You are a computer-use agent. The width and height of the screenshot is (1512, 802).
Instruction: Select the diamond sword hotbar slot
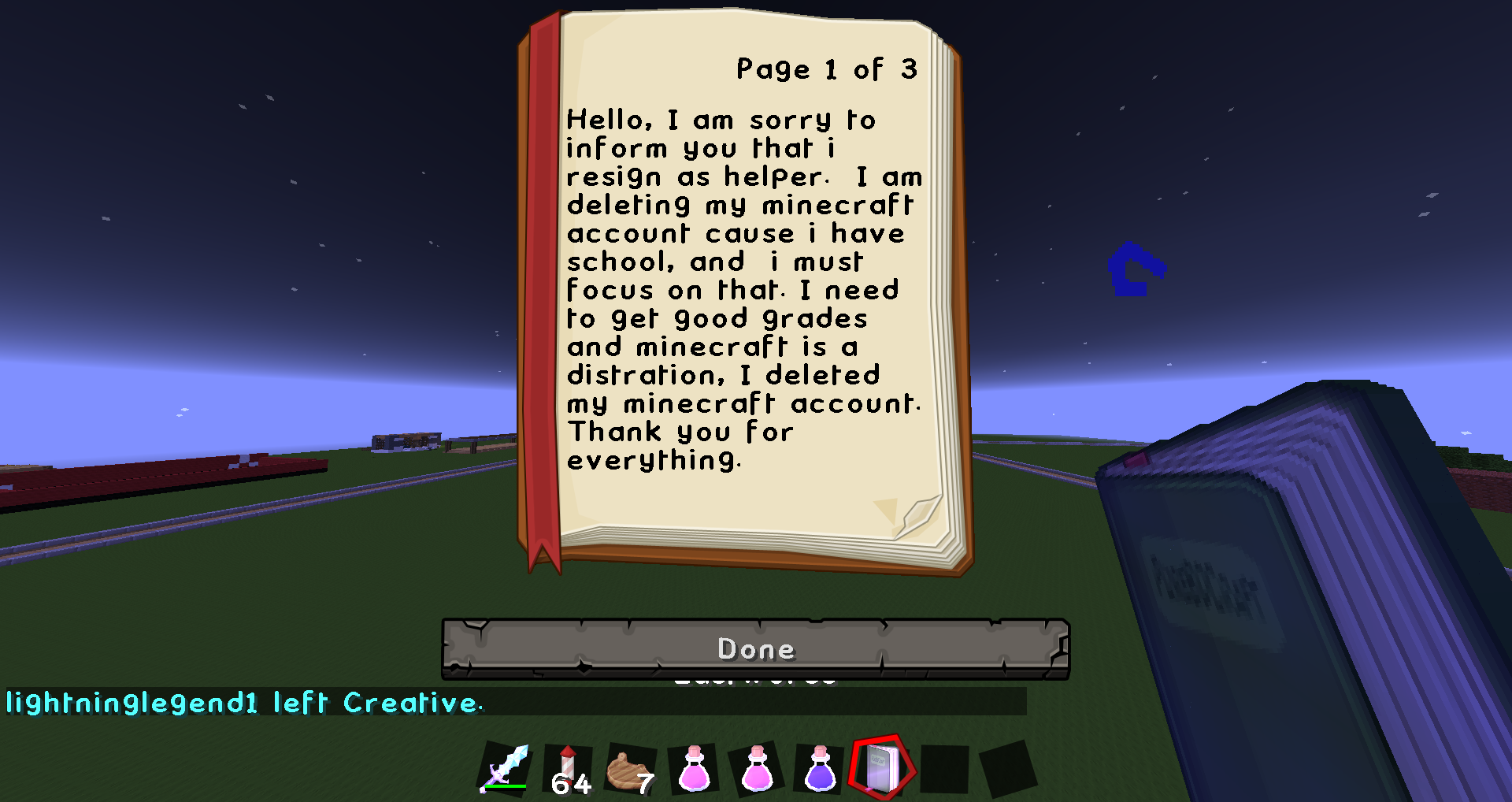click(x=506, y=768)
